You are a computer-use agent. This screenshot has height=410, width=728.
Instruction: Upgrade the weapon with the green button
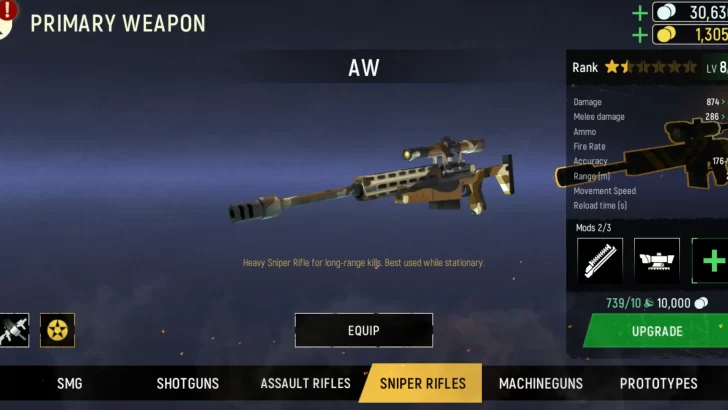(656, 331)
